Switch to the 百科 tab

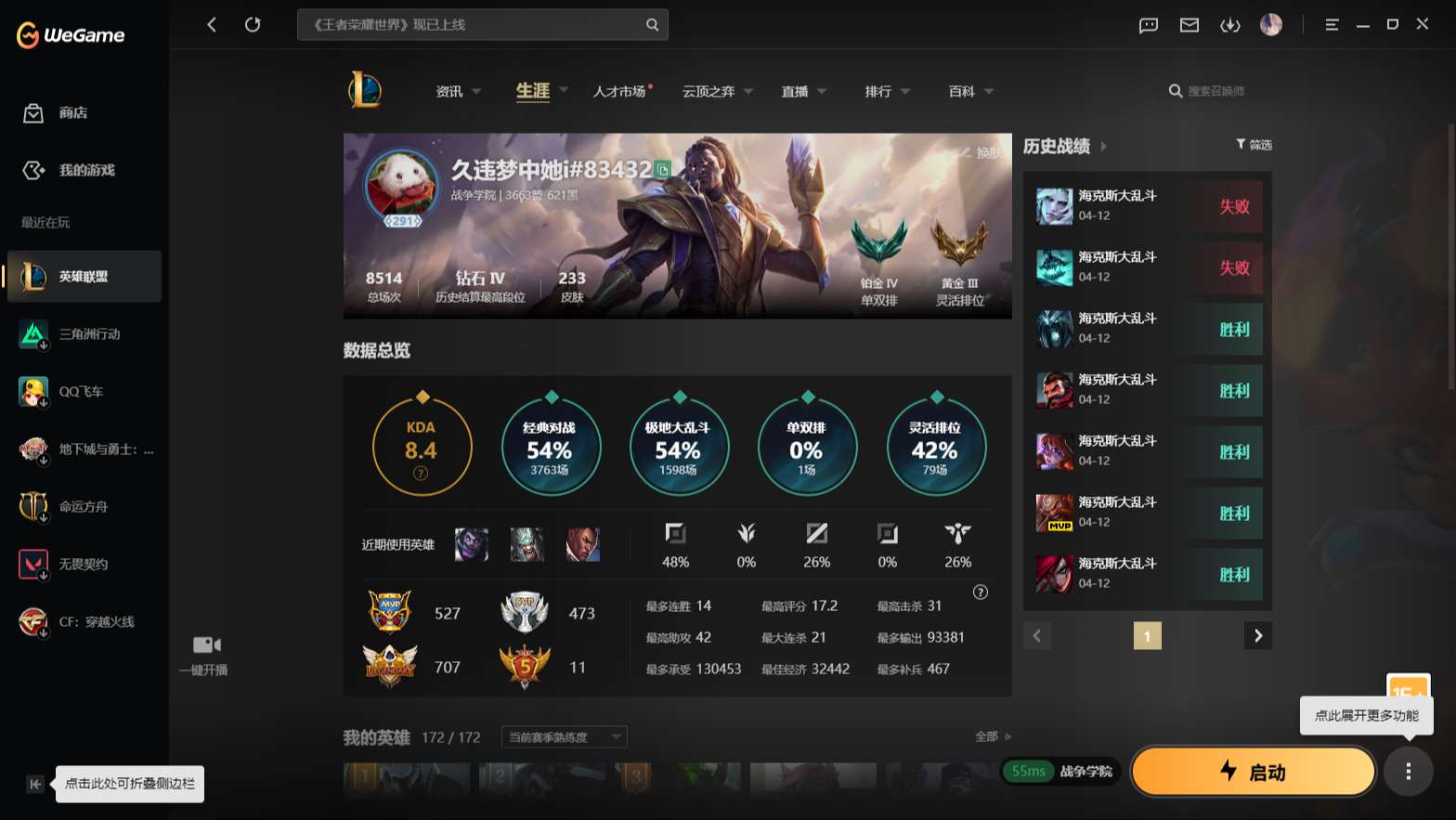tap(963, 91)
